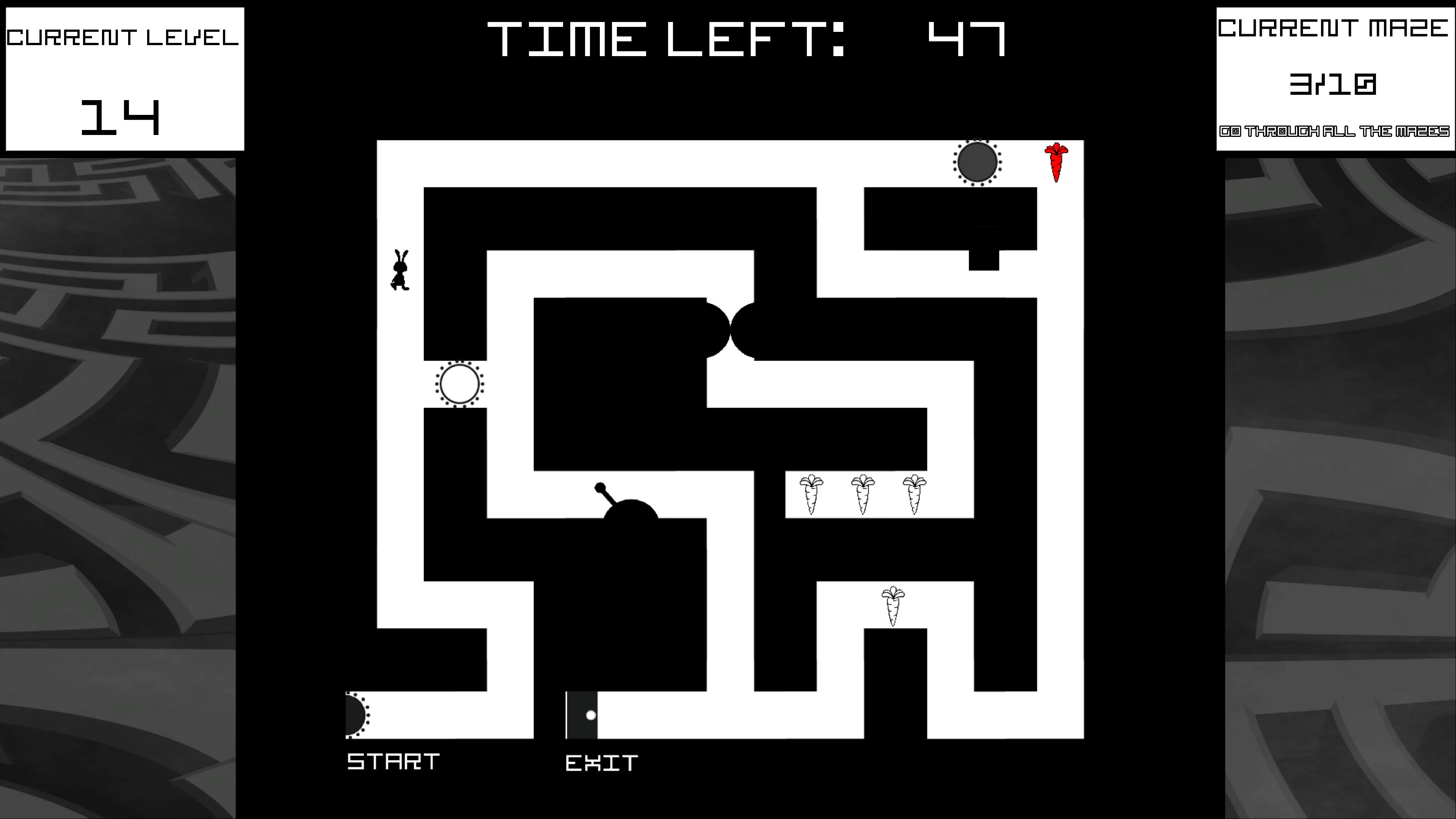Activate the white dotted portal on the left
The height and width of the screenshot is (819, 1456).
tap(459, 384)
